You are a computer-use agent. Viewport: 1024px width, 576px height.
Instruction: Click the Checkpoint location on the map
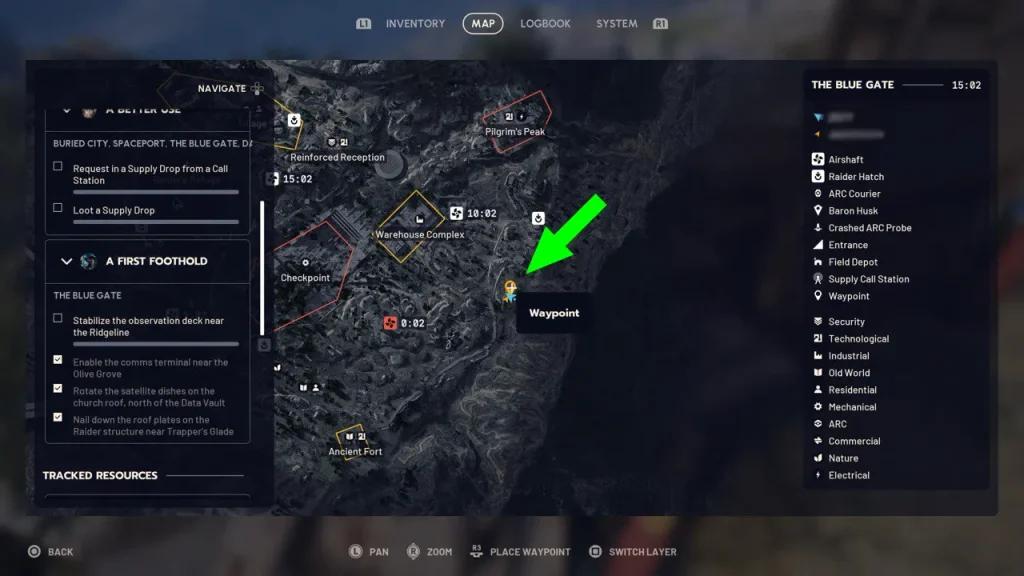(305, 278)
